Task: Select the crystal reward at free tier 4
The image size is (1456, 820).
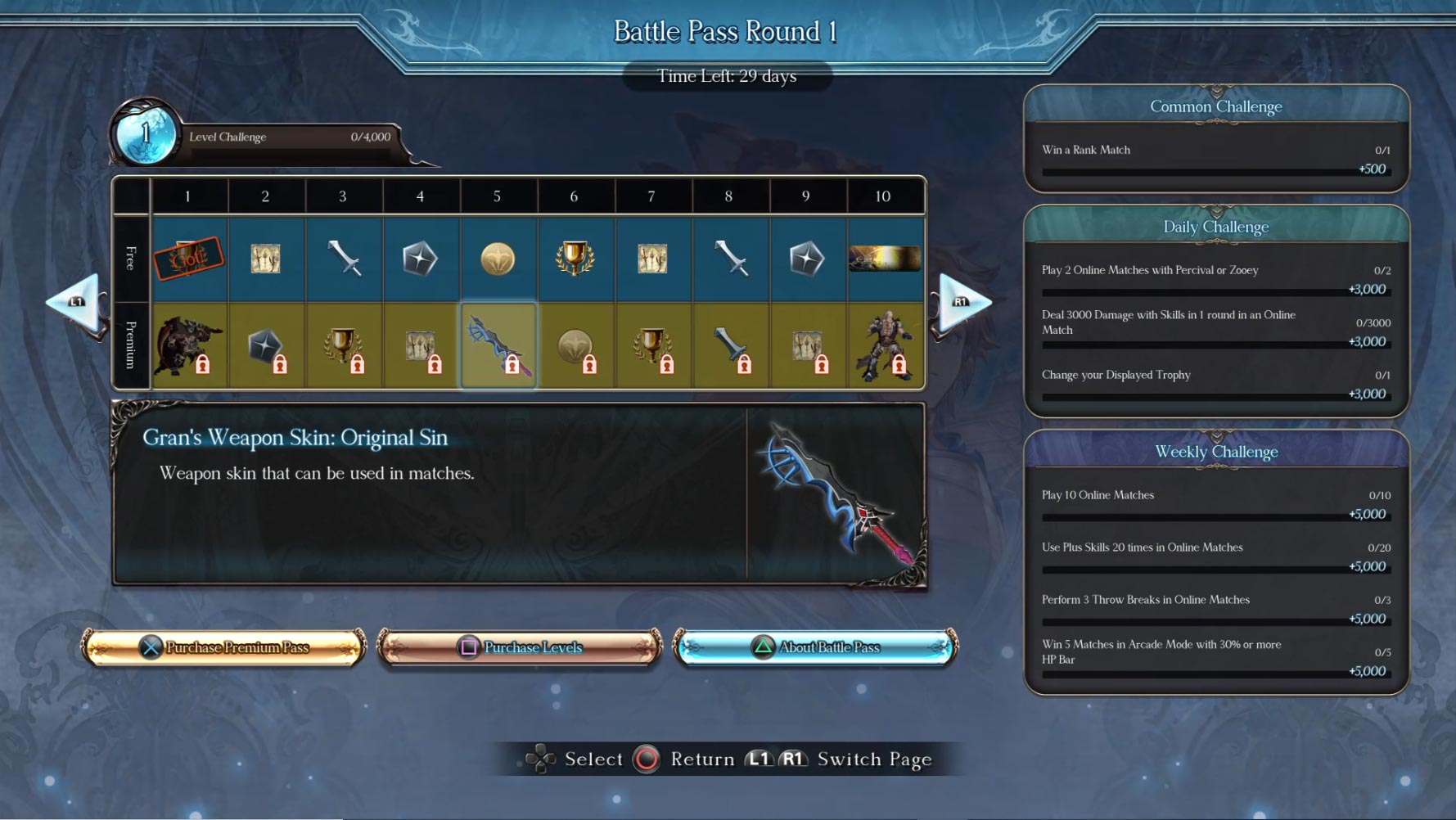Action: [x=421, y=259]
